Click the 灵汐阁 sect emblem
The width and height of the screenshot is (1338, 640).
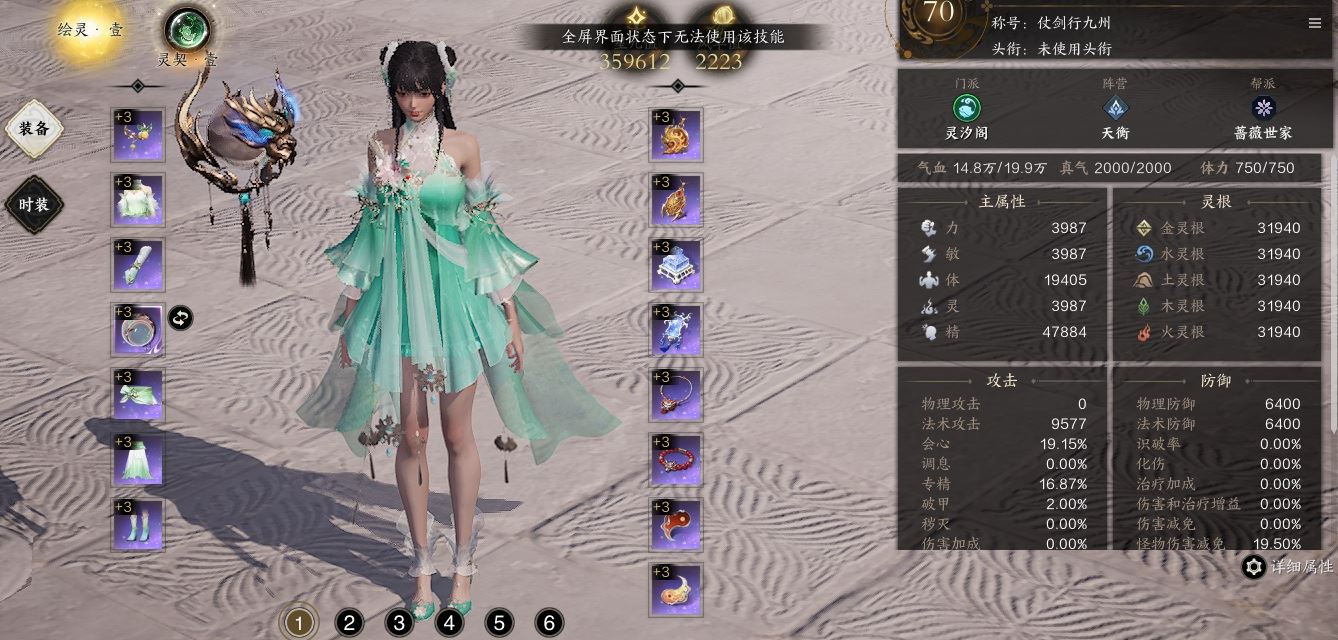coord(967,109)
